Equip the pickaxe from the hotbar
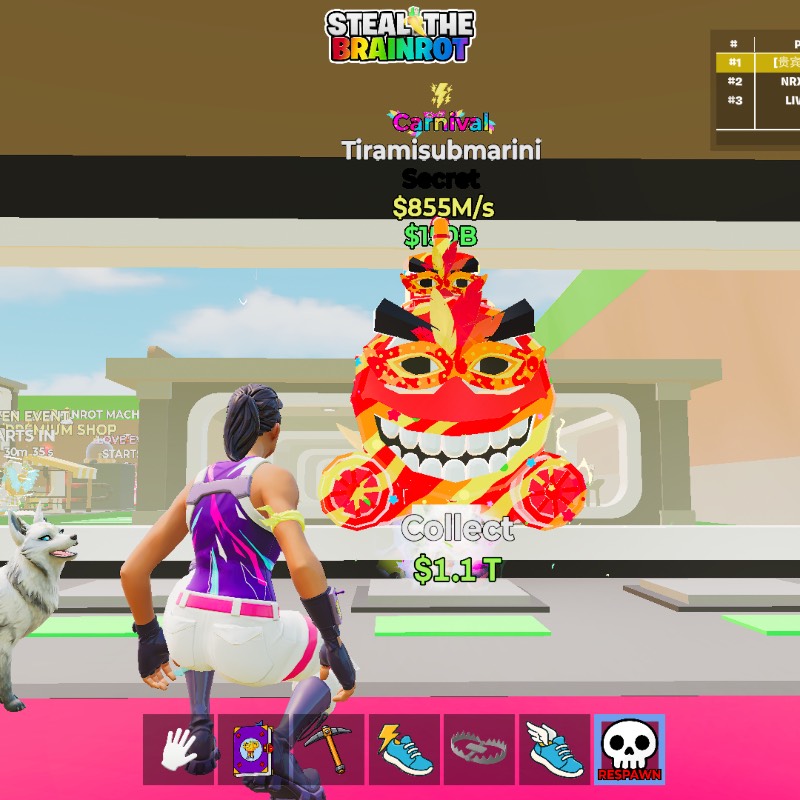This screenshot has height=800, width=800. [x=328, y=749]
